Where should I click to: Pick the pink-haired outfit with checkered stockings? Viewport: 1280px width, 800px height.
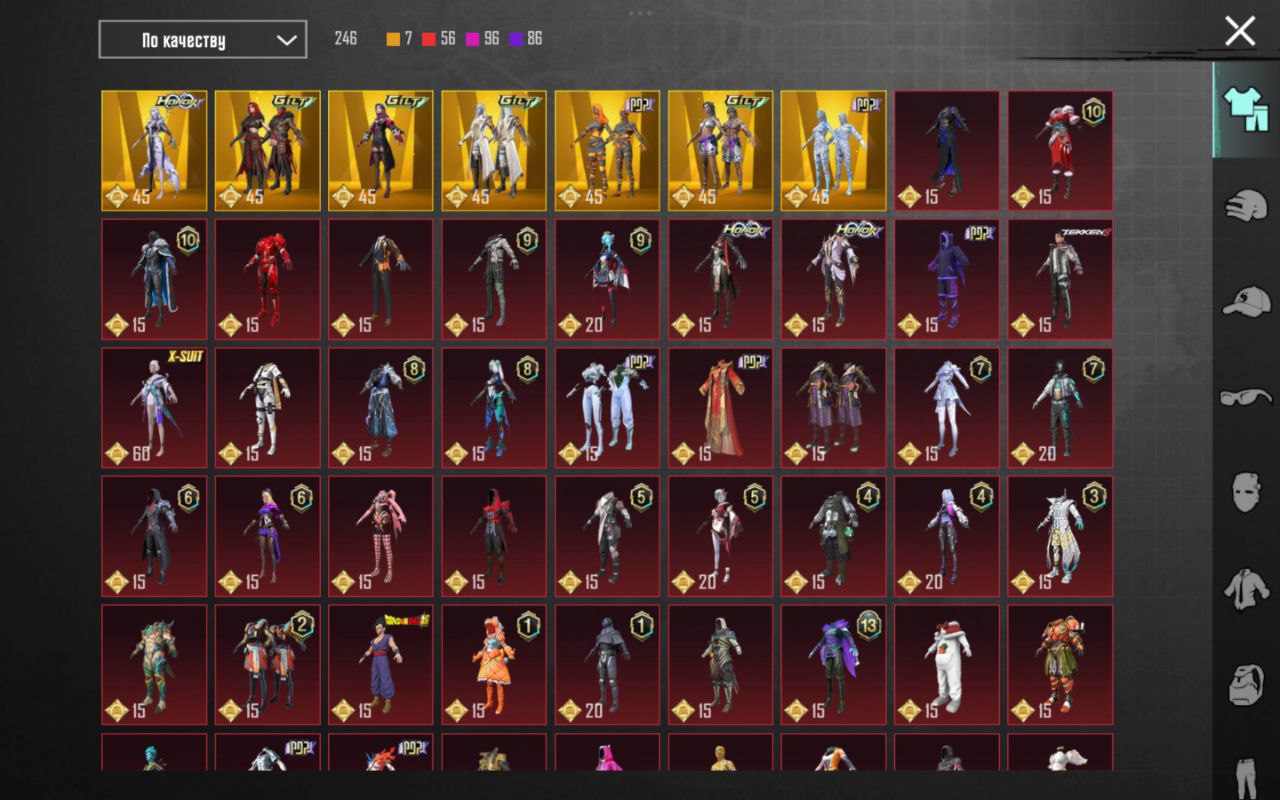pos(380,536)
